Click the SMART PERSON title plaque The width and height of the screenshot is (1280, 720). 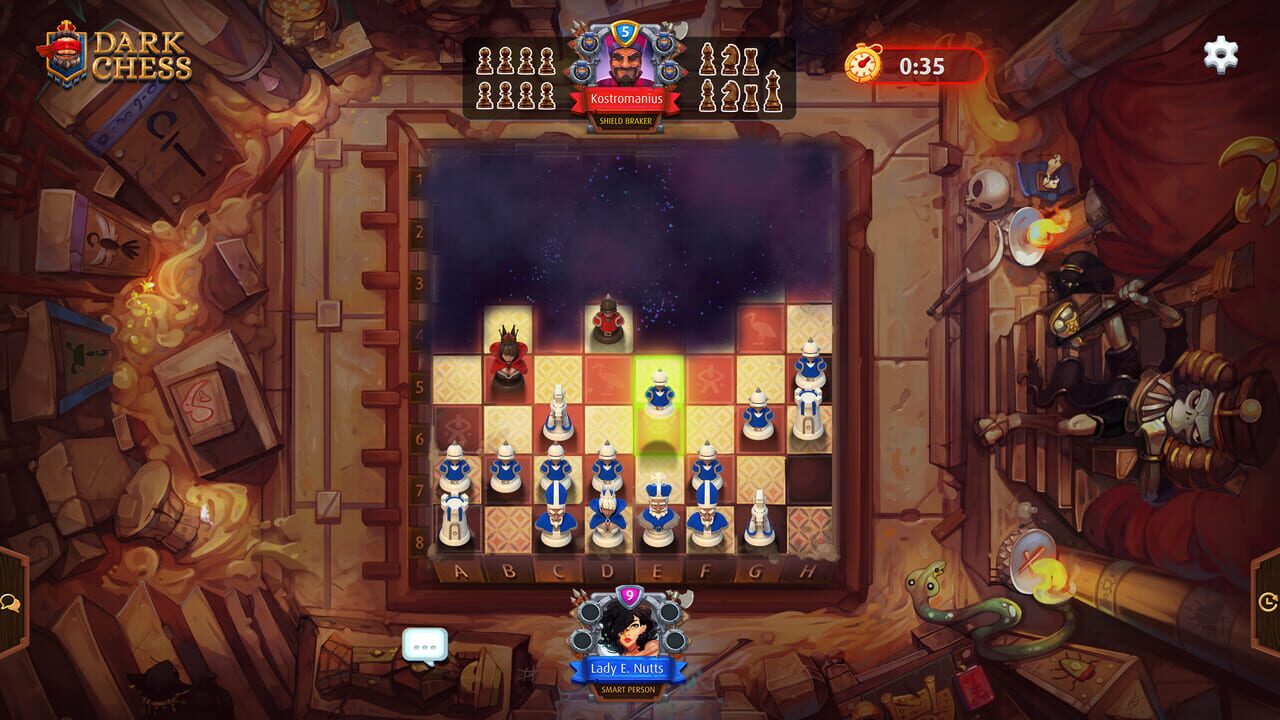pyautogui.click(x=627, y=689)
